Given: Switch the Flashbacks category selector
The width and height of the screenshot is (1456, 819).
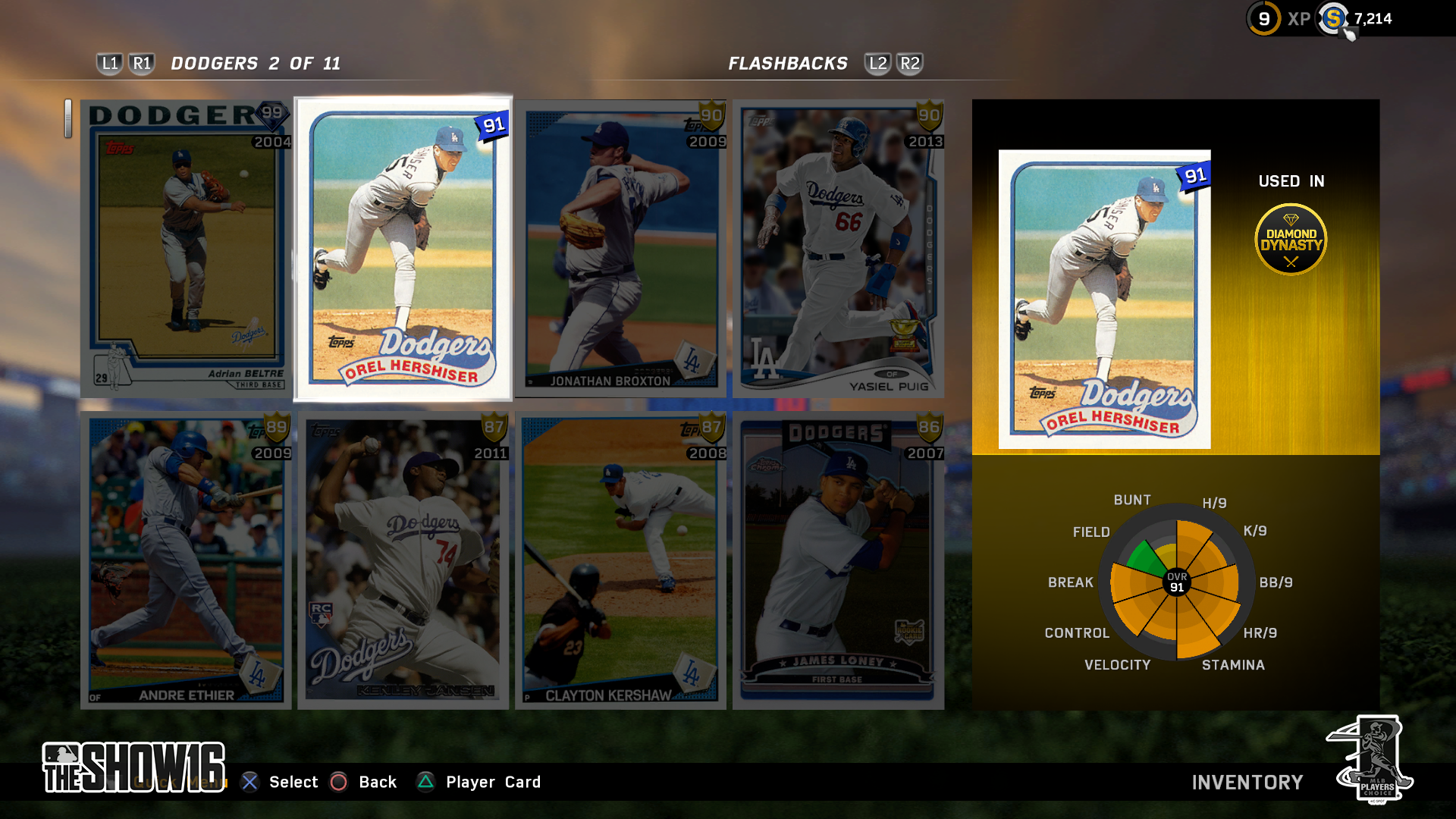Looking at the screenshot, I should click(x=788, y=64).
